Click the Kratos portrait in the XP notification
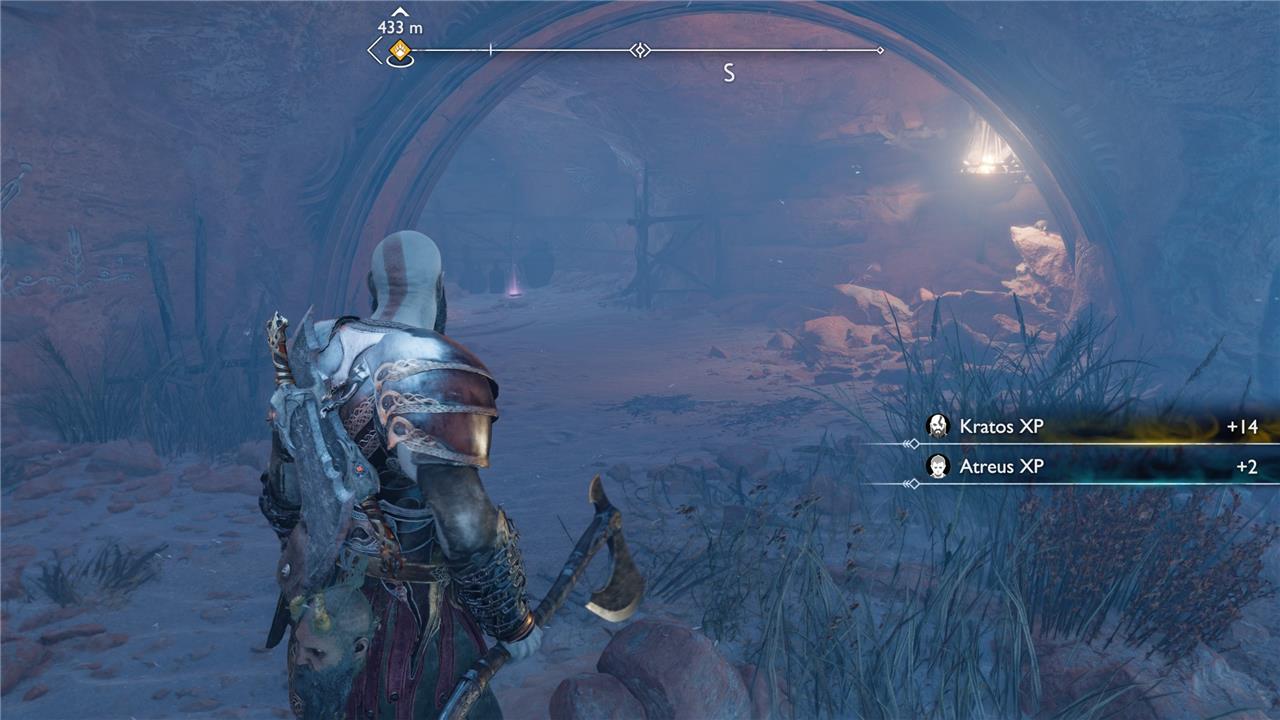The width and height of the screenshot is (1280, 720). (x=938, y=427)
